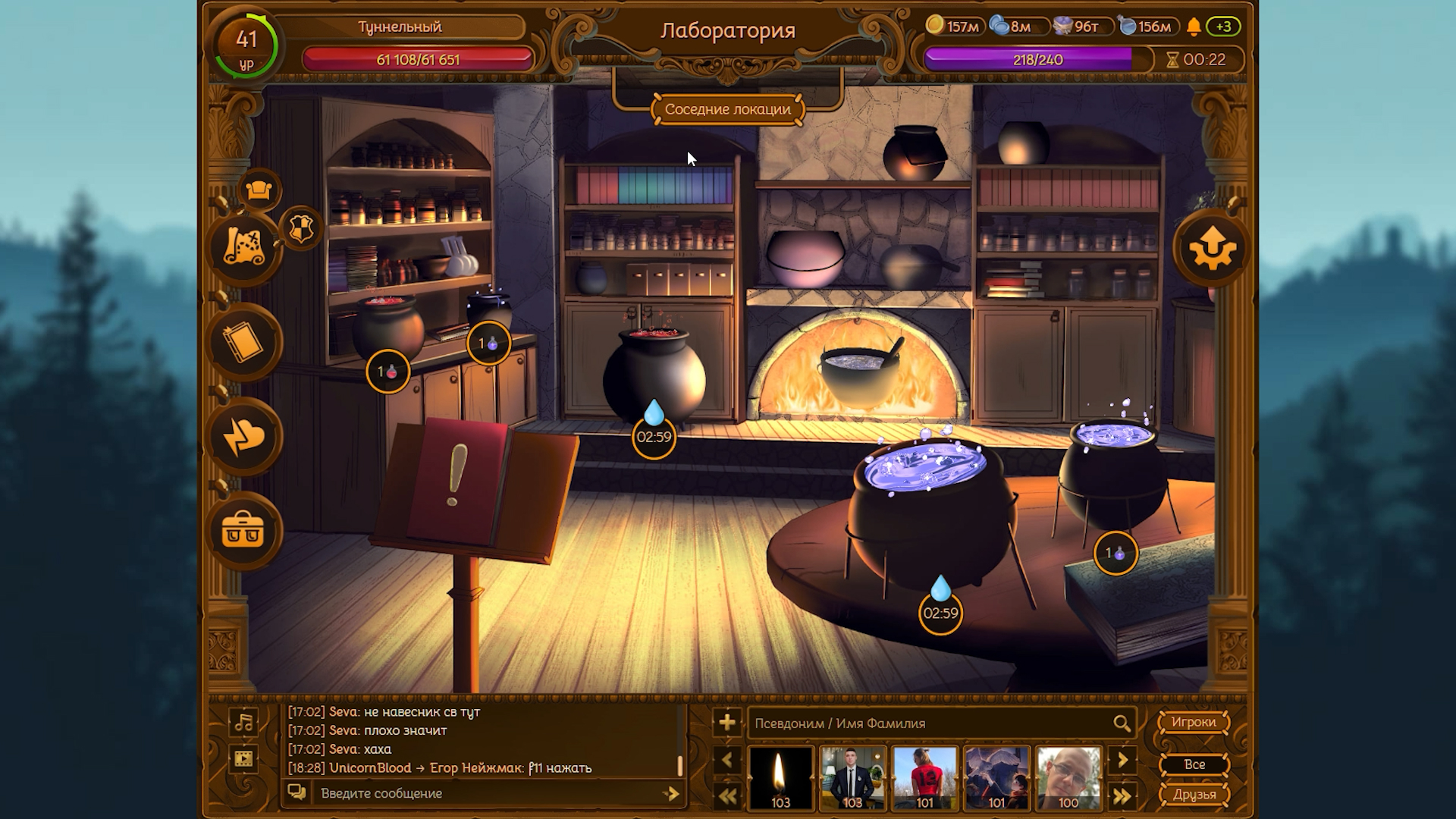This screenshot has width=1456, height=819.
Task: Open the Соседние локации panel
Action: 727,109
